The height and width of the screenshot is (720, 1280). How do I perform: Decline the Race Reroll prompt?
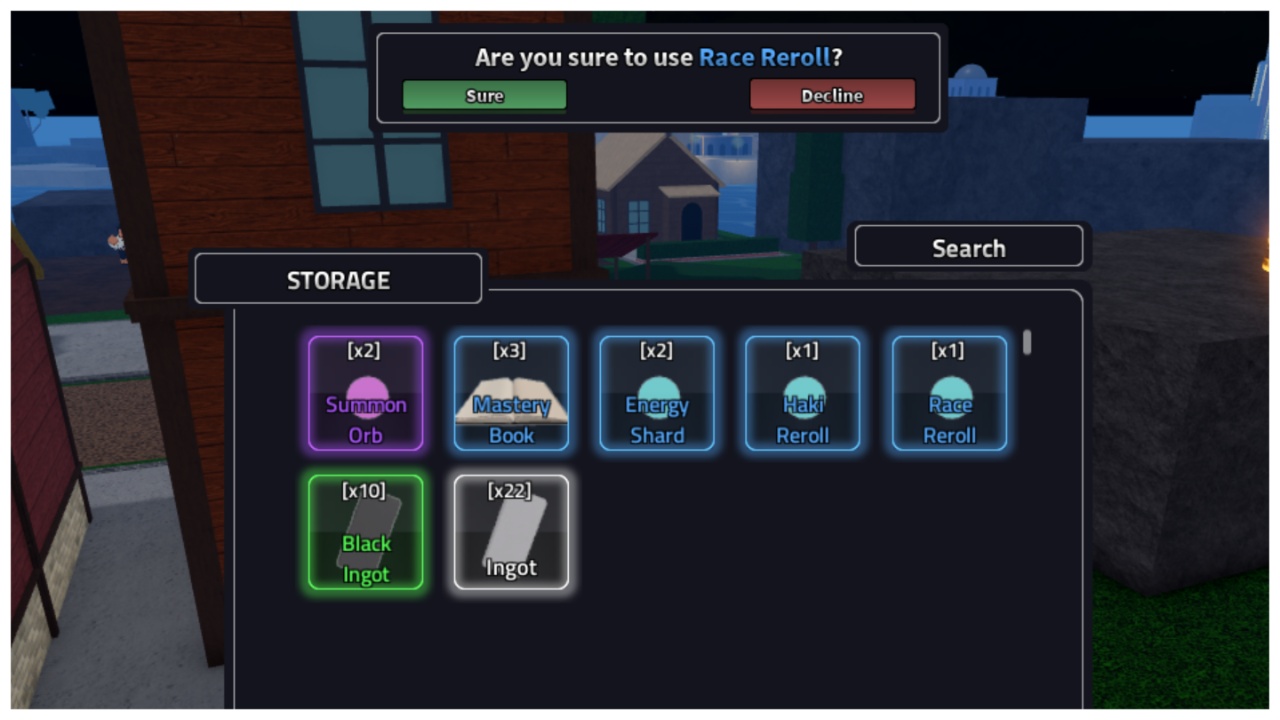tap(832, 95)
